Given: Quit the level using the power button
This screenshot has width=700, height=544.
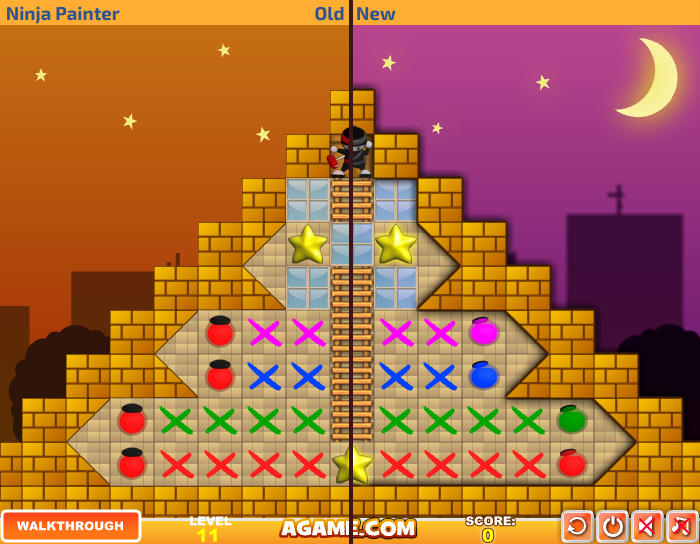Looking at the screenshot, I should (612, 527).
